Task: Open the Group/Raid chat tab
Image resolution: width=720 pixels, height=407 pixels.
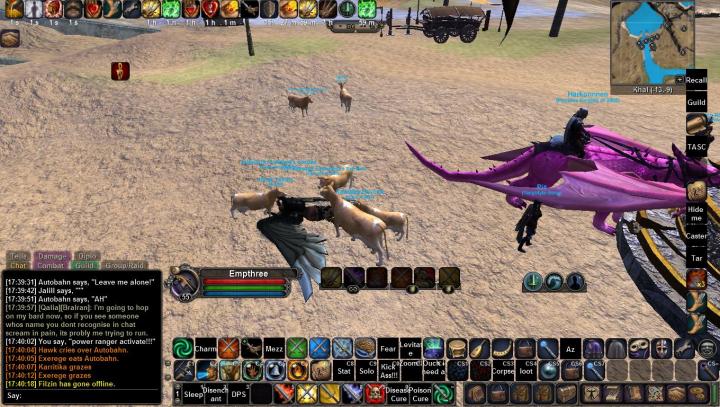Action: click(x=124, y=266)
